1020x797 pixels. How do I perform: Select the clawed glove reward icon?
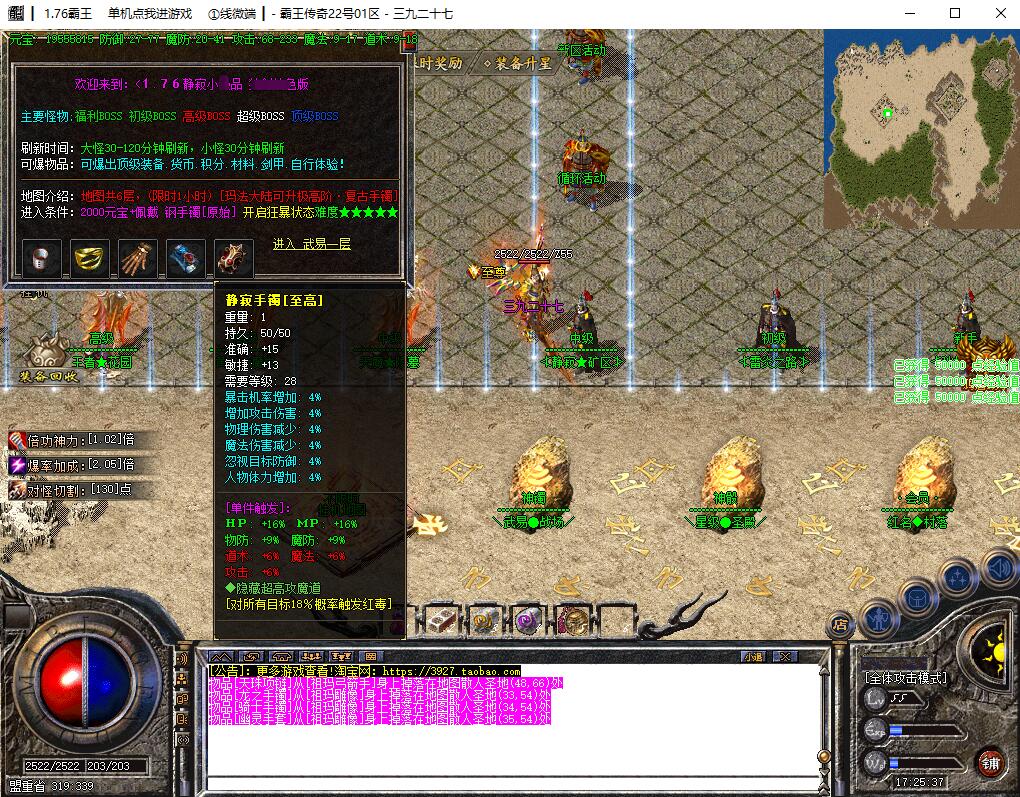(138, 258)
